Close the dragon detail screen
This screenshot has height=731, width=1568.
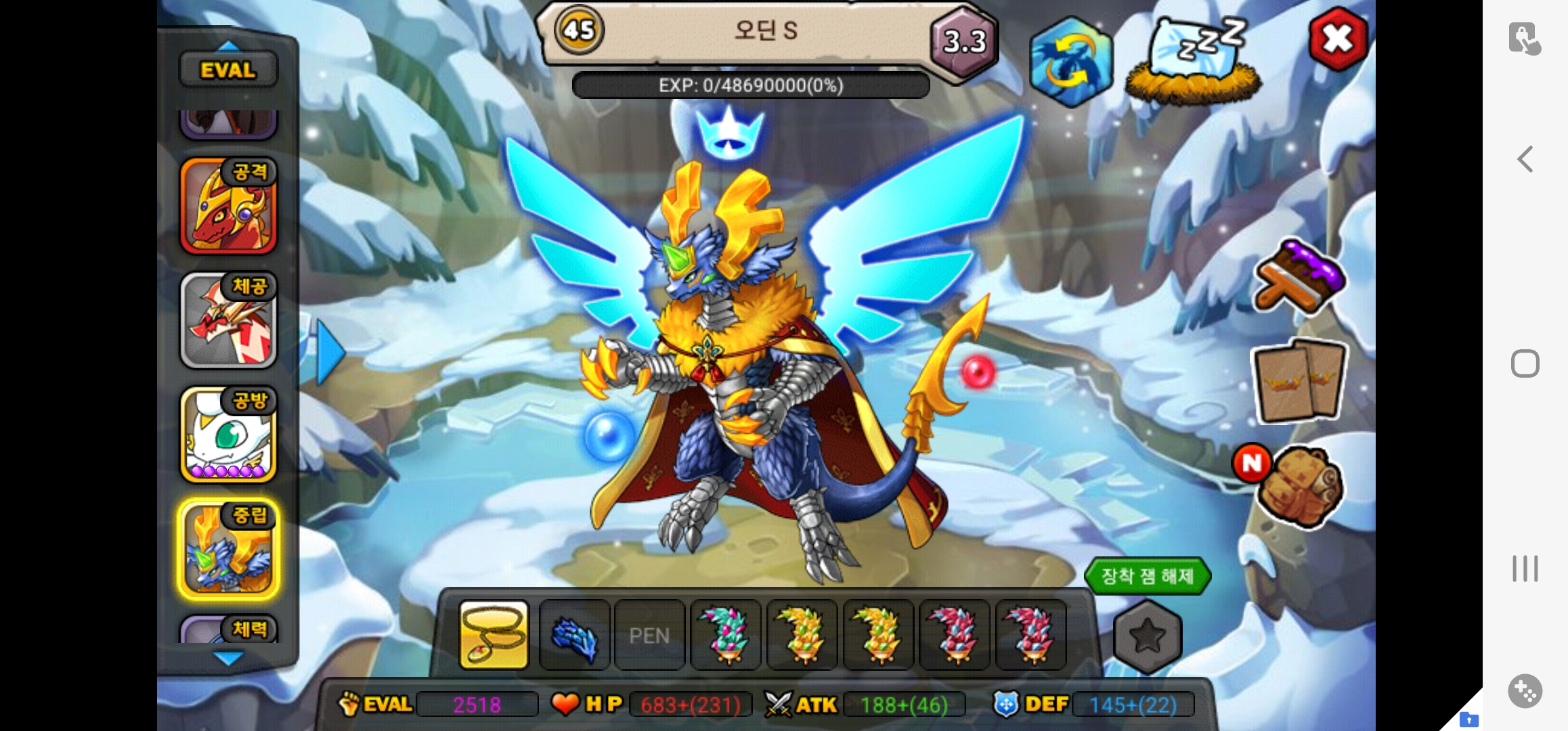click(1338, 39)
